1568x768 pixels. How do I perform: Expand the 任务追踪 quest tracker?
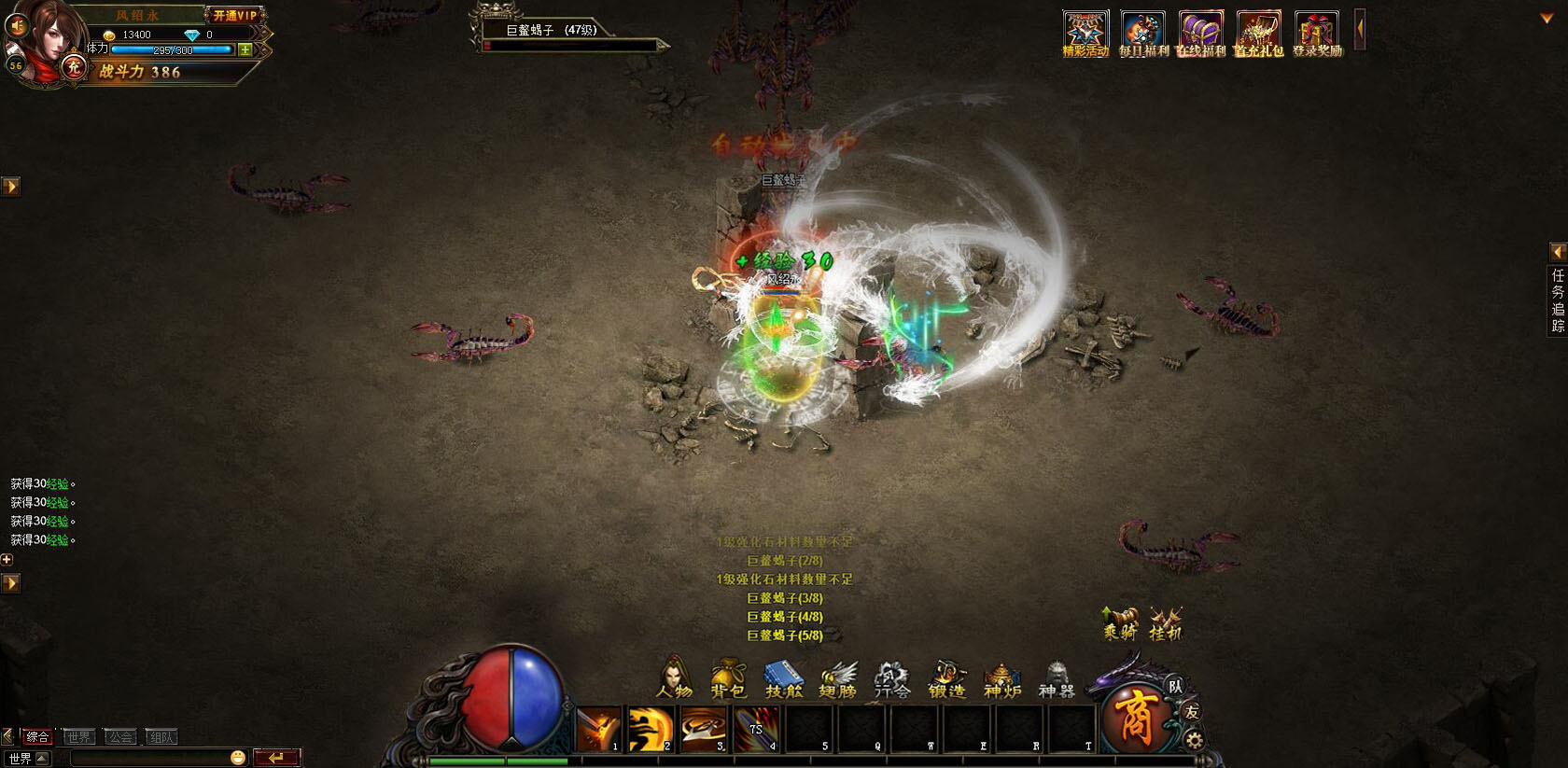[1558, 252]
